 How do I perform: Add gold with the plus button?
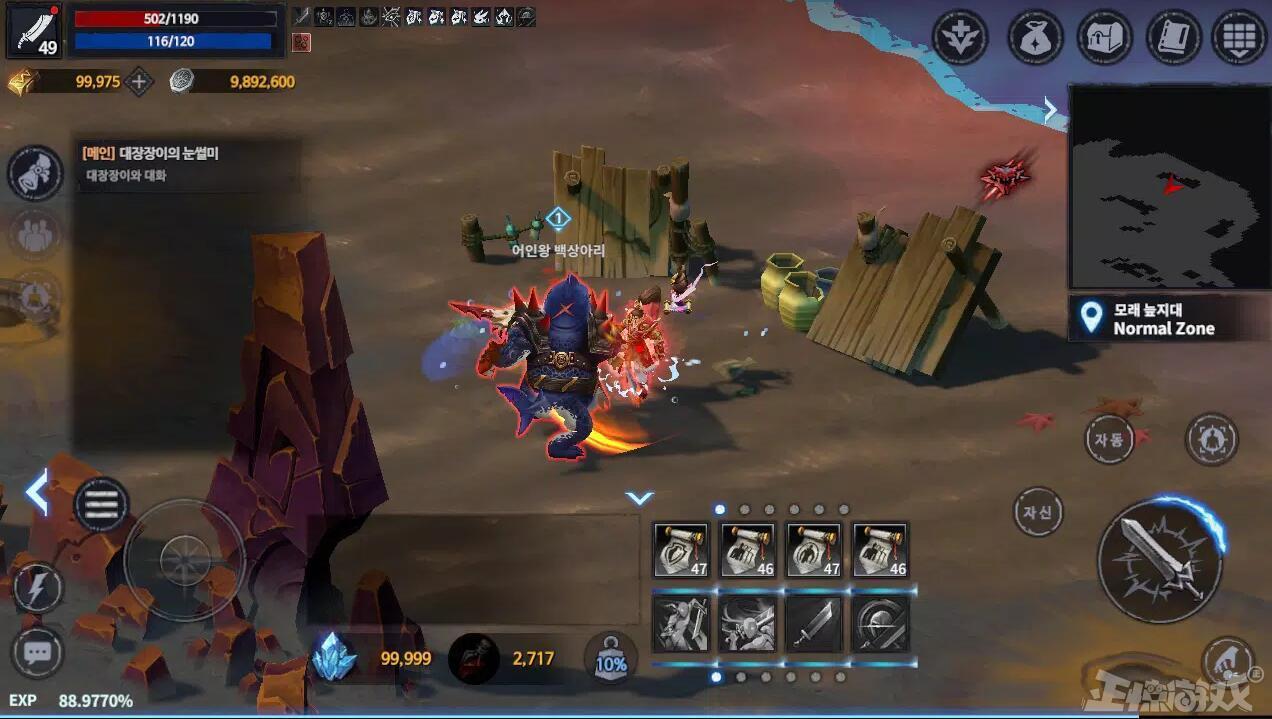pyautogui.click(x=139, y=82)
